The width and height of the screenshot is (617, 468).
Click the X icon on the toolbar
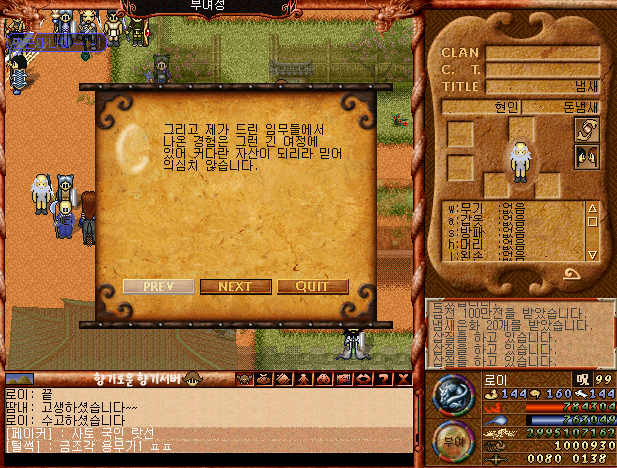pos(403,379)
